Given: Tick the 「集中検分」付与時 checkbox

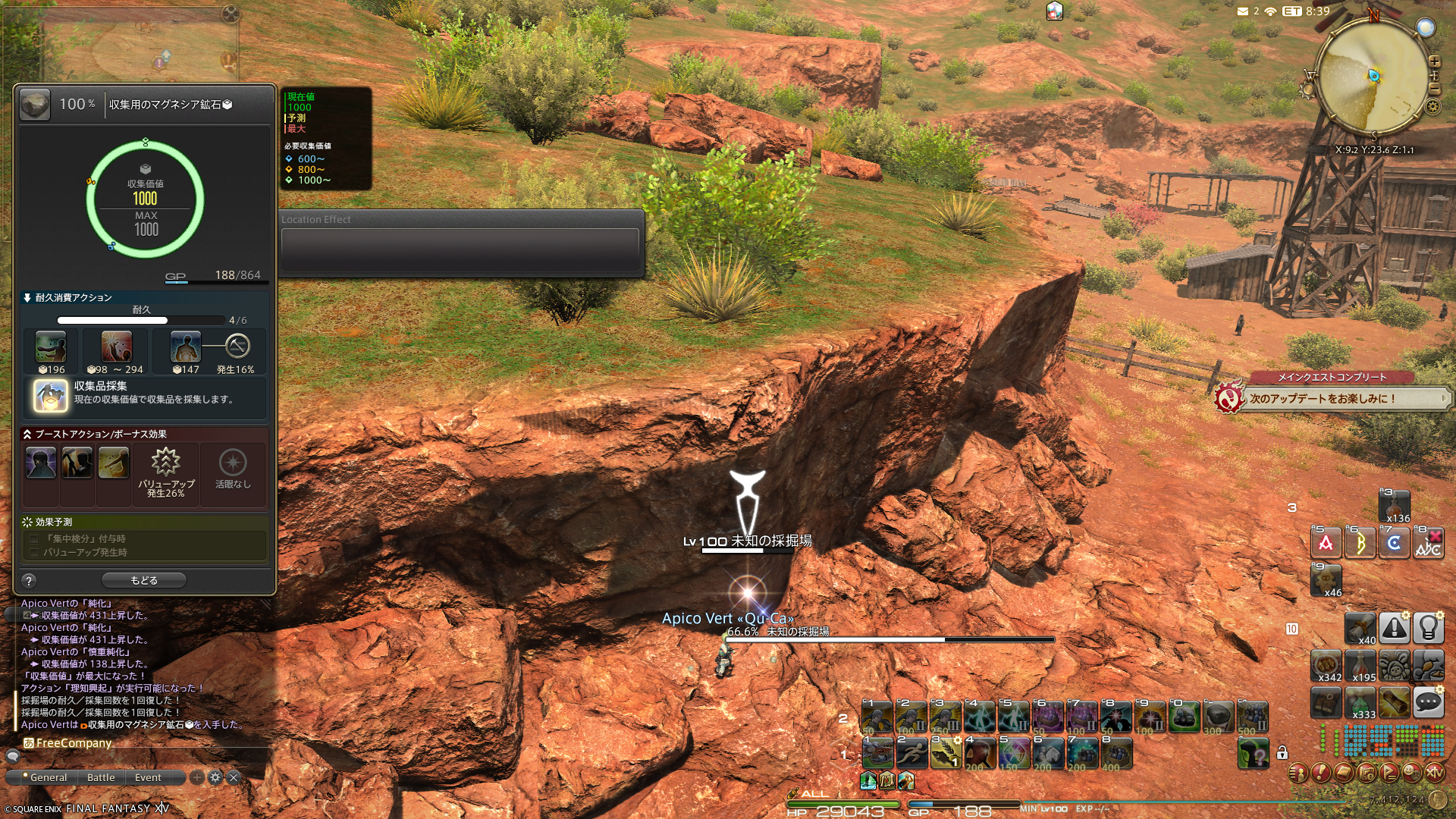Looking at the screenshot, I should [x=34, y=538].
